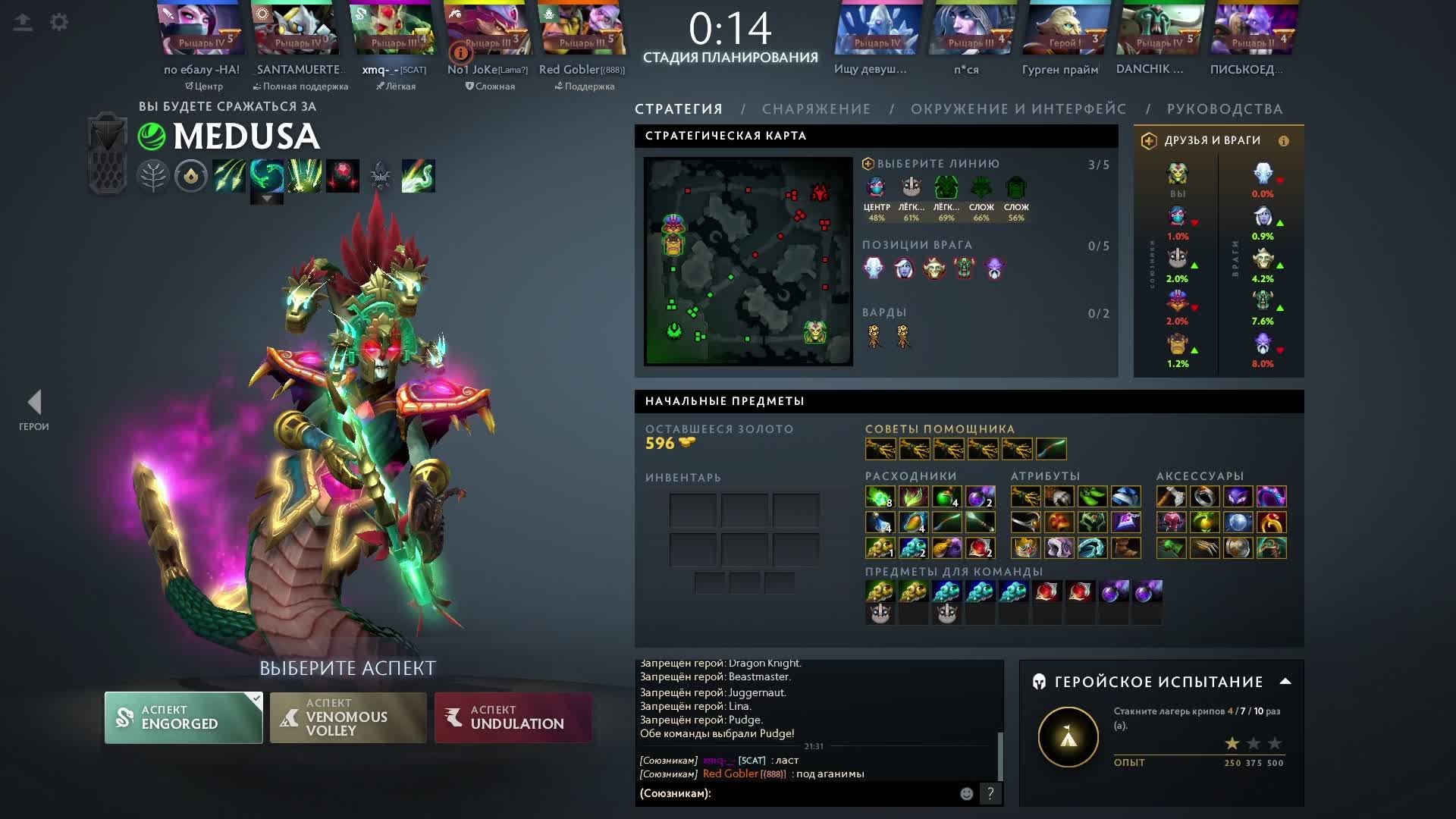Open the settings gear icon

[x=59, y=22]
